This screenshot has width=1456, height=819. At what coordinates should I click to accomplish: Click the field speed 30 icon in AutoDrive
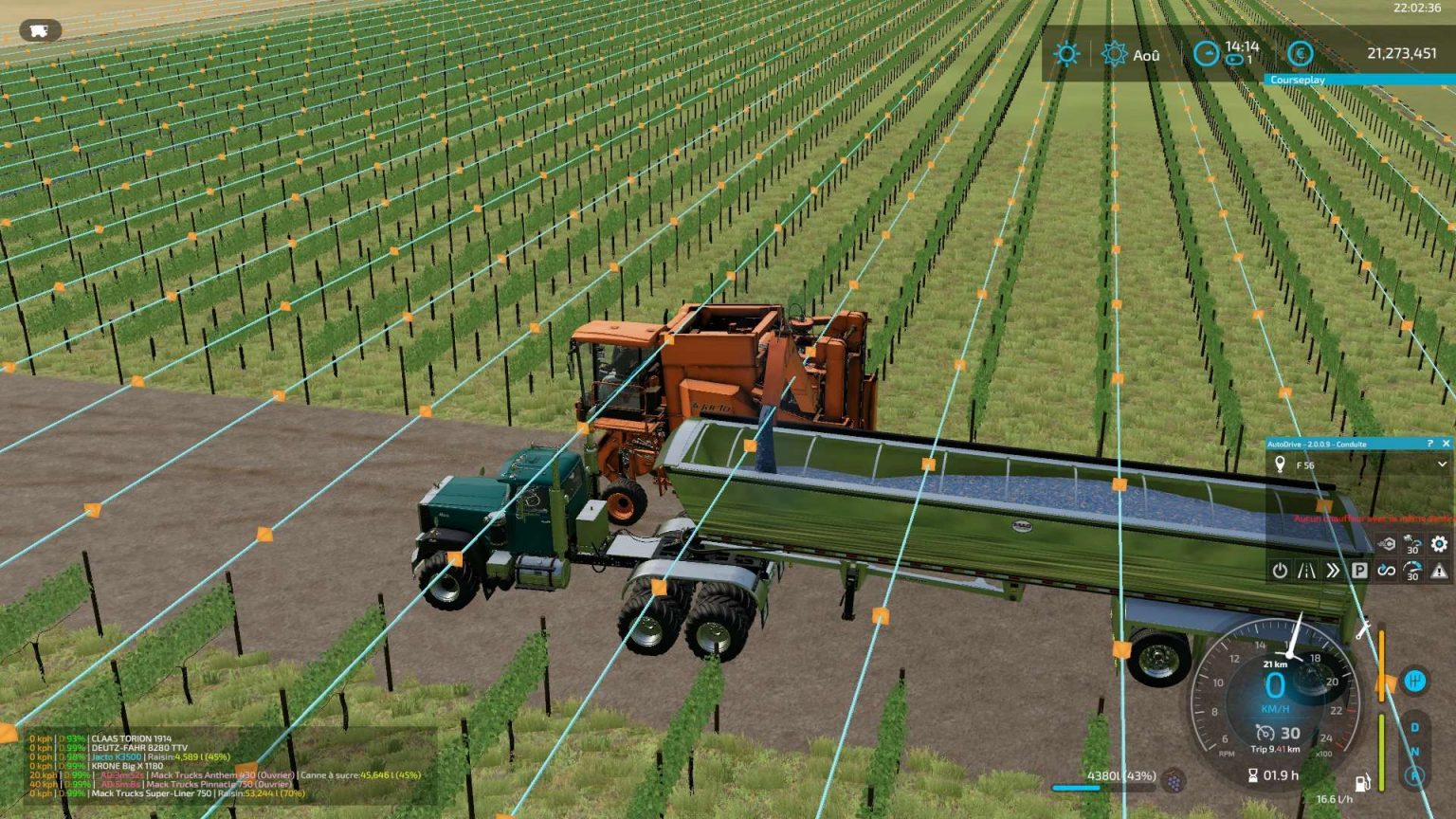(1412, 544)
